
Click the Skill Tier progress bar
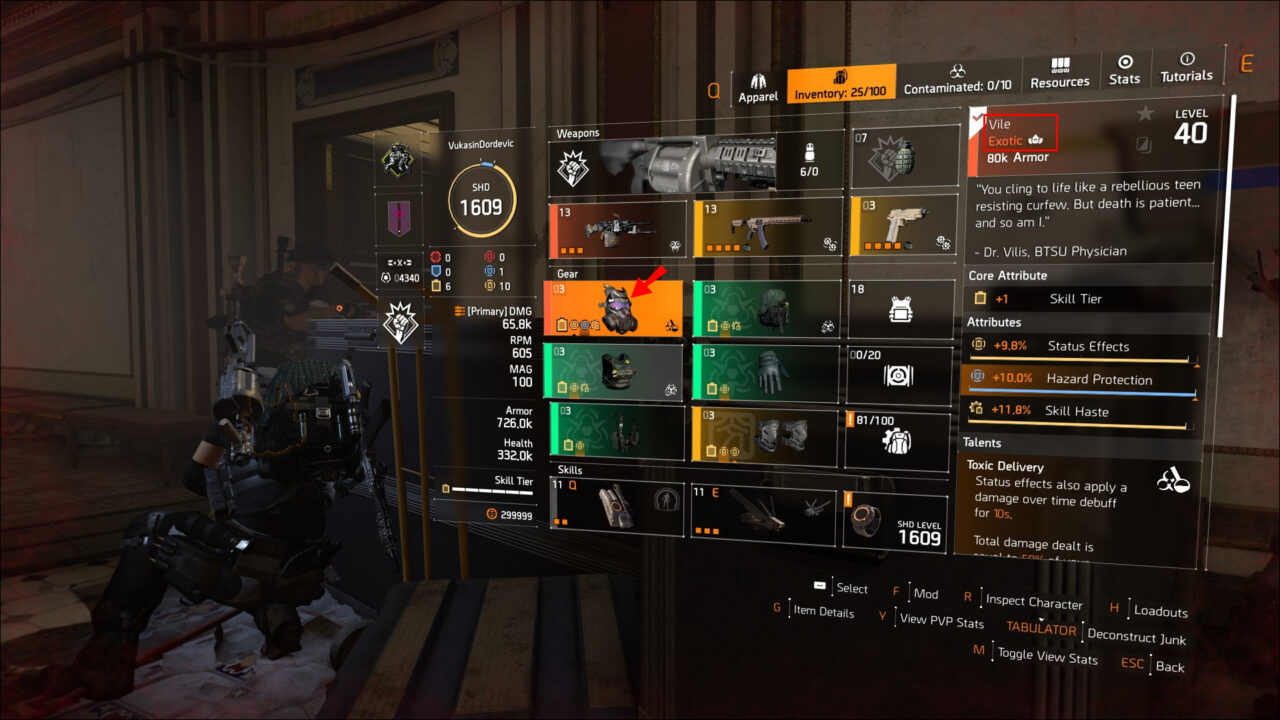point(490,488)
